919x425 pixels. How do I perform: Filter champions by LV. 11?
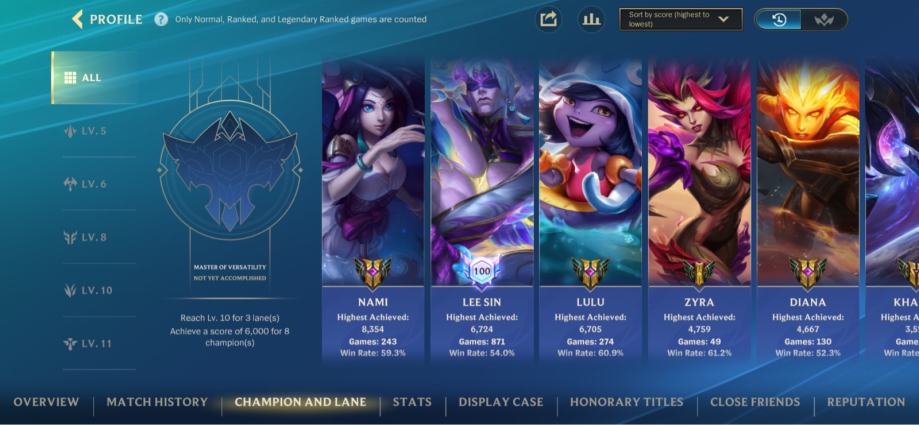[x=92, y=343]
